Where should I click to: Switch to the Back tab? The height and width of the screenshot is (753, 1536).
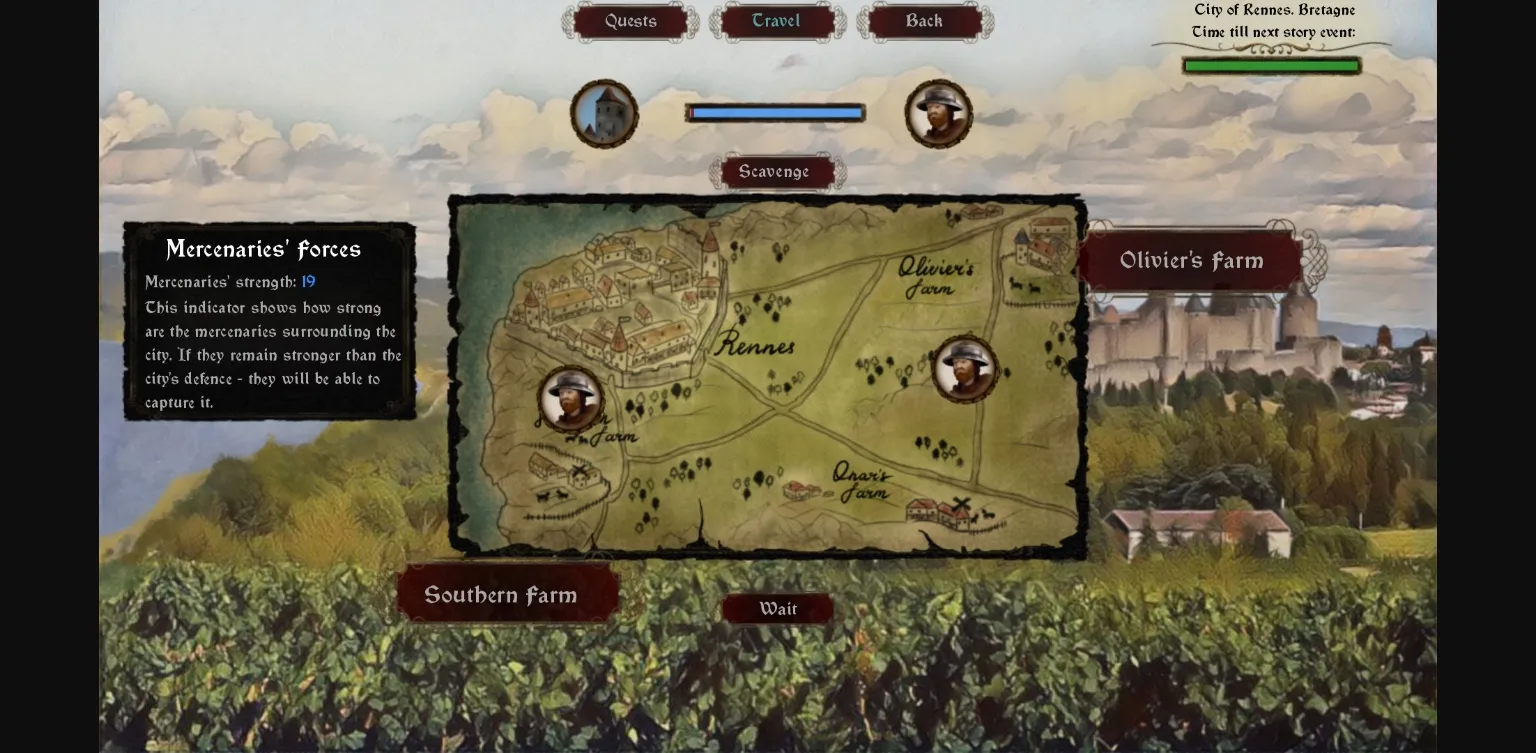pyautogui.click(x=924, y=20)
